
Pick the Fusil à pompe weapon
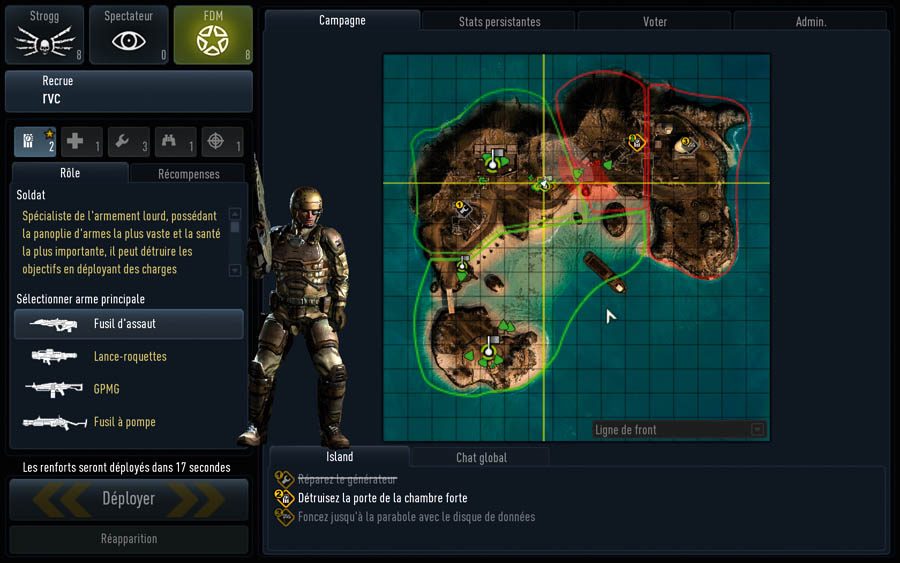point(129,422)
